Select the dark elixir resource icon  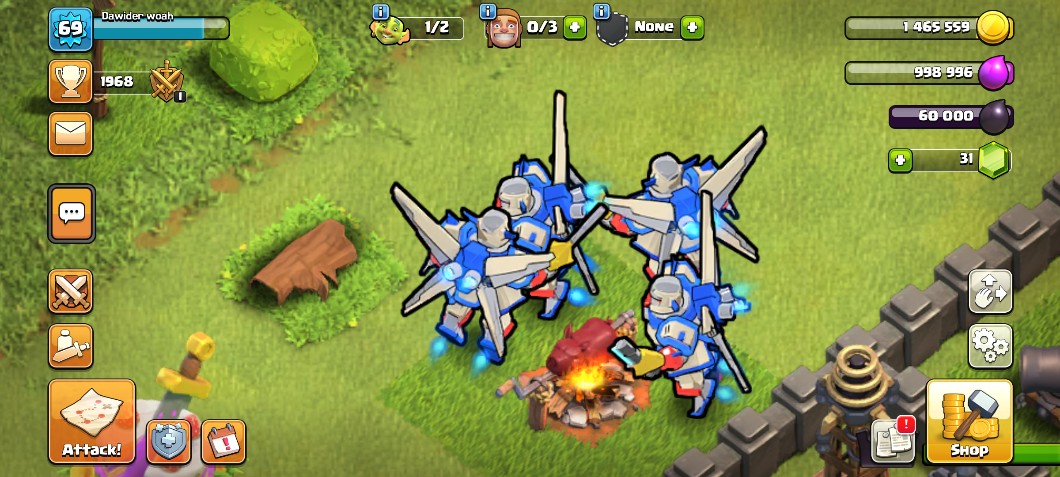pyautogui.click(x=994, y=117)
